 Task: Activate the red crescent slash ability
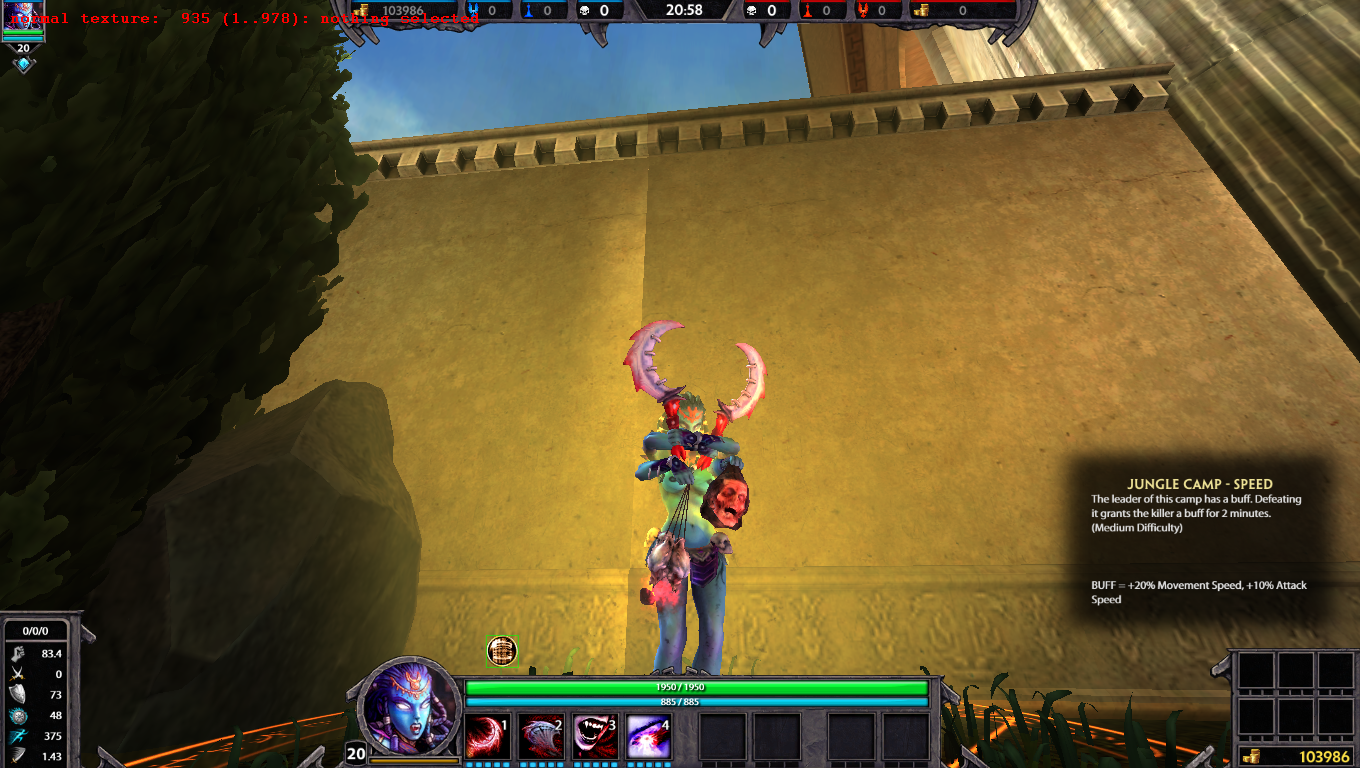click(488, 737)
